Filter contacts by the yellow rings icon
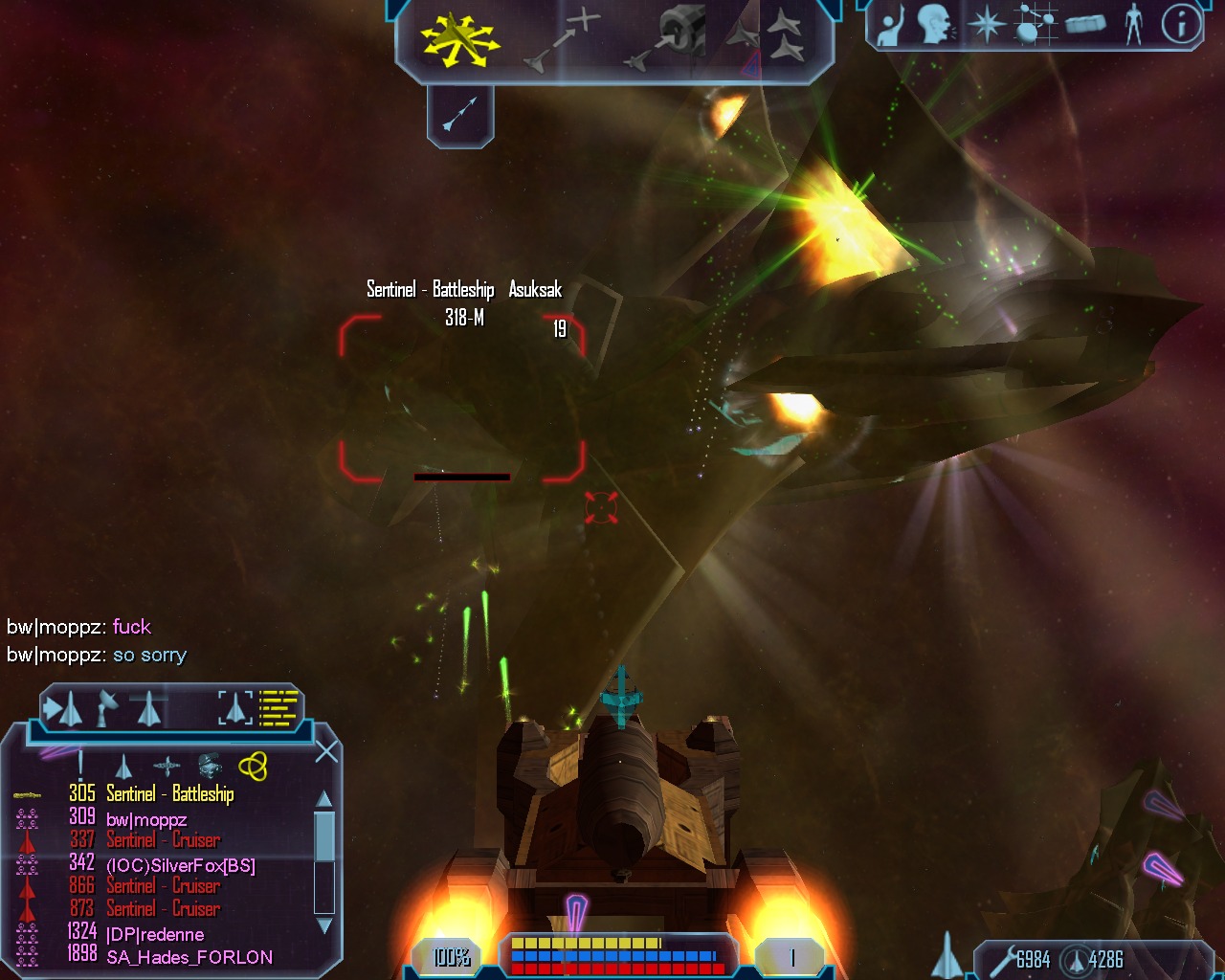This screenshot has height=980, width=1225. pos(253,766)
